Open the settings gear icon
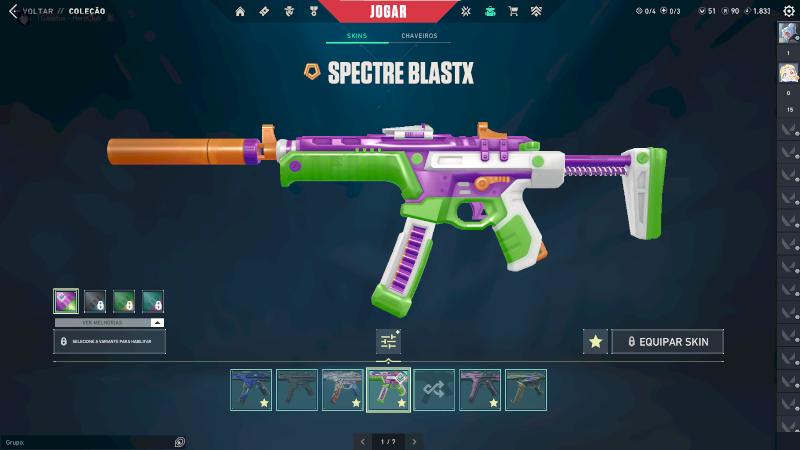The height and width of the screenshot is (450, 800). click(x=788, y=11)
